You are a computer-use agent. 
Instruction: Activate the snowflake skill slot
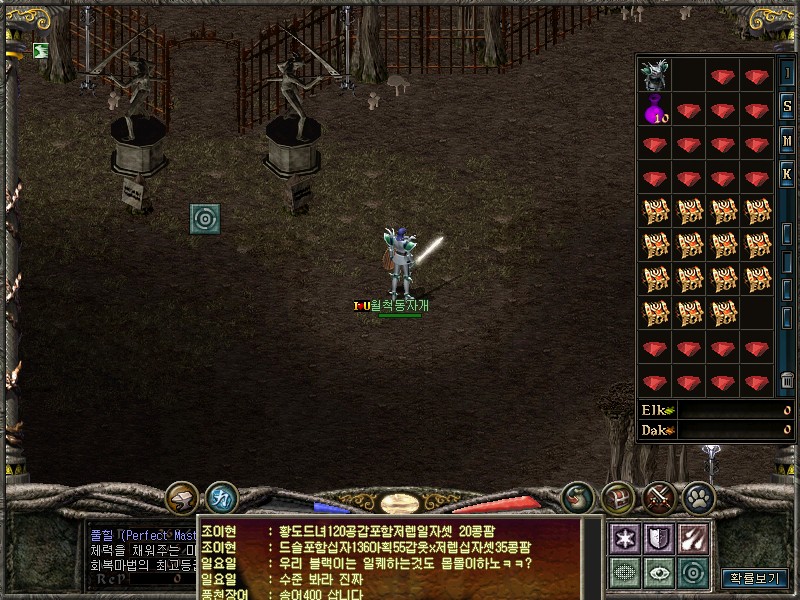[626, 538]
